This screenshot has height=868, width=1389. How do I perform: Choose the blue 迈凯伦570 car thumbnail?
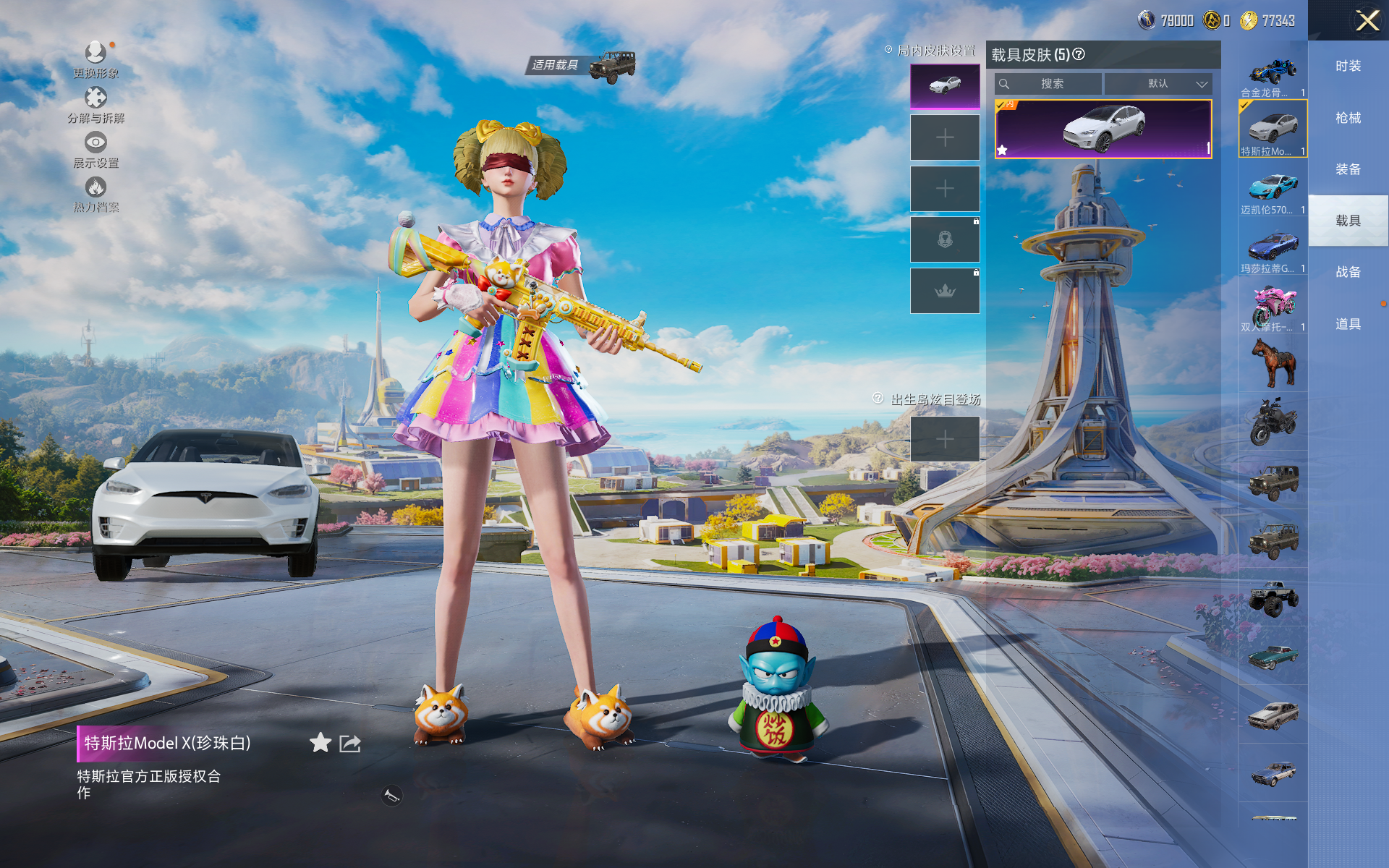pyautogui.click(x=1273, y=190)
